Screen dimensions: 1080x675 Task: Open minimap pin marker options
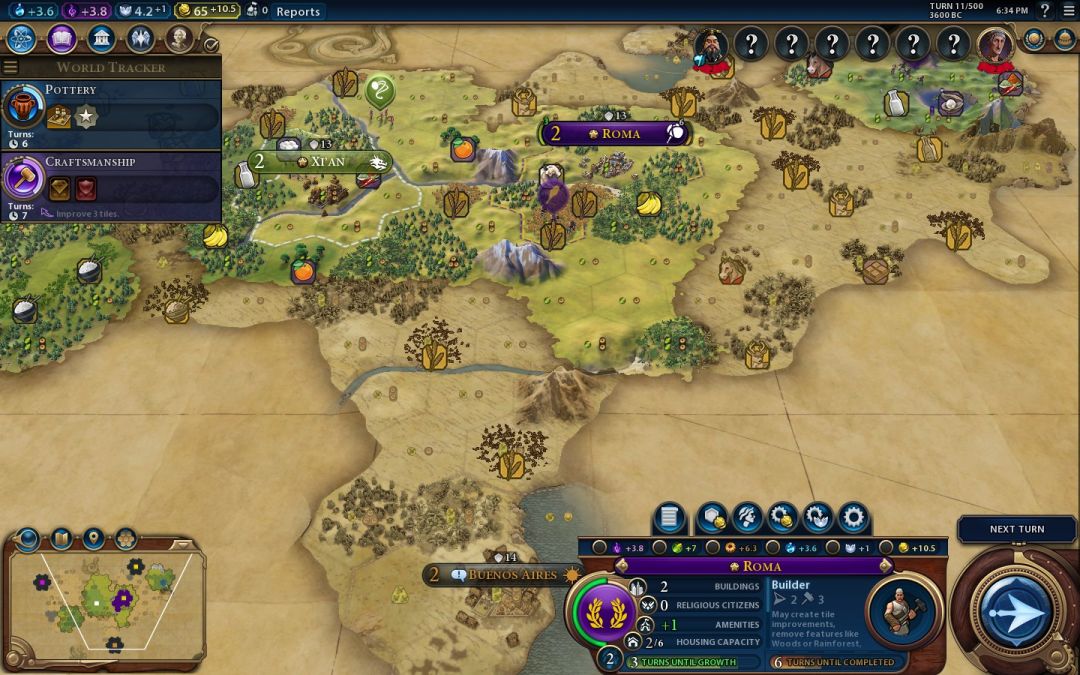(93, 539)
